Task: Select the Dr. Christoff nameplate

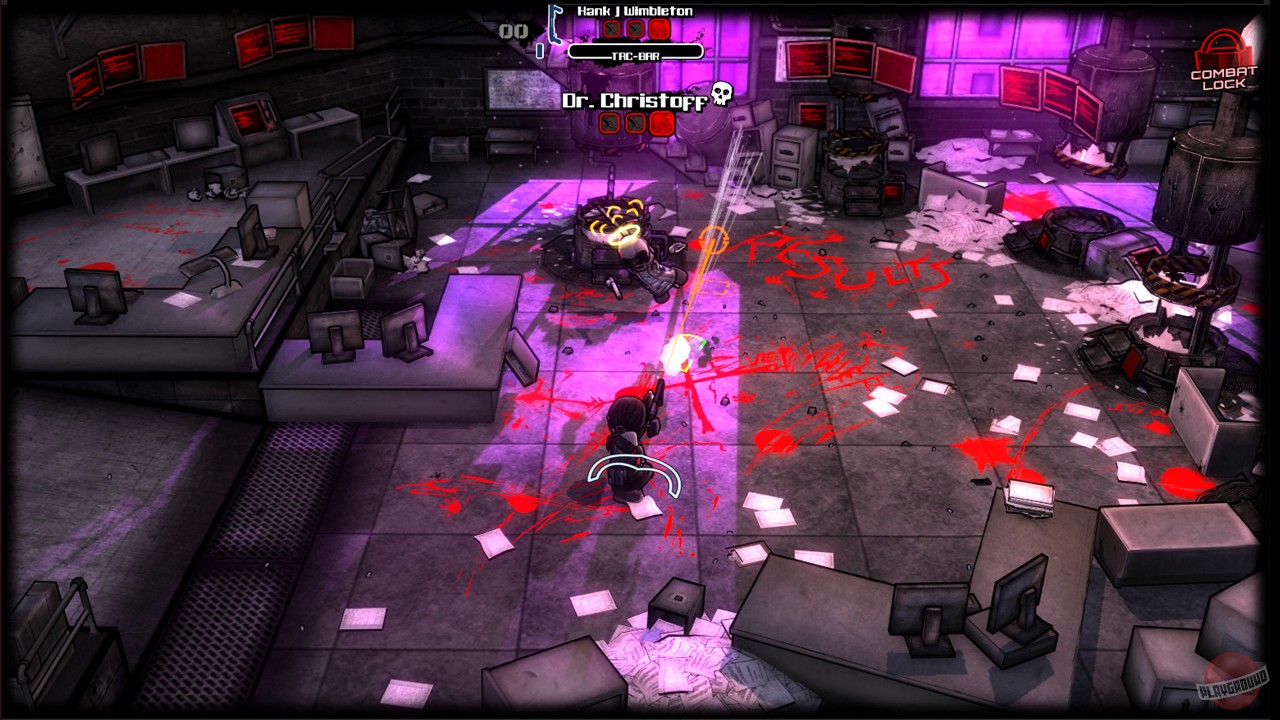Action: click(635, 100)
